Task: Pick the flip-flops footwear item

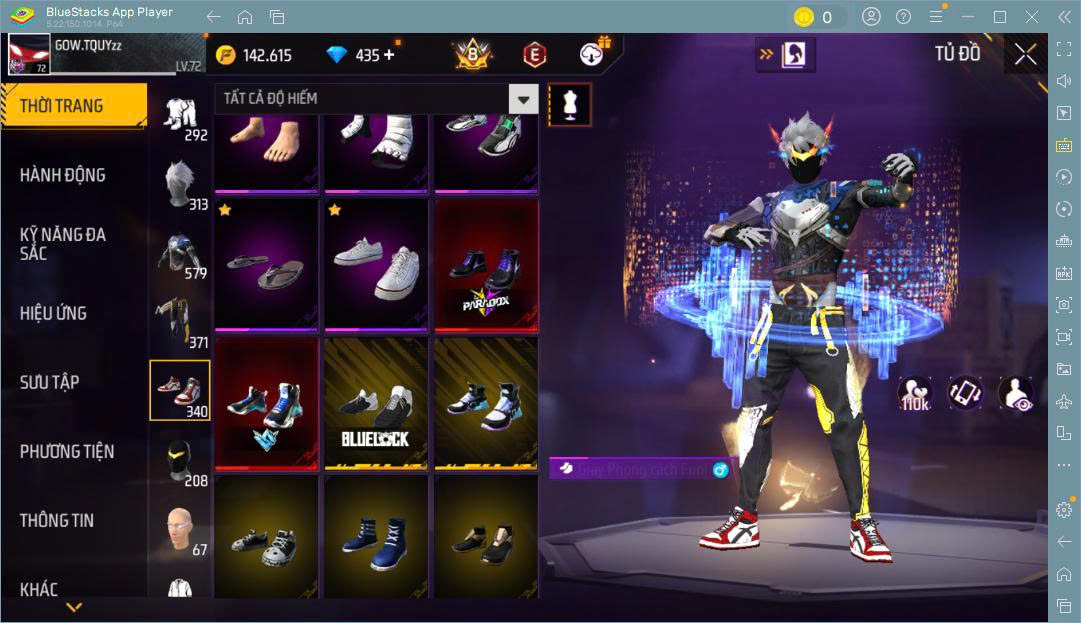Action: (x=265, y=265)
